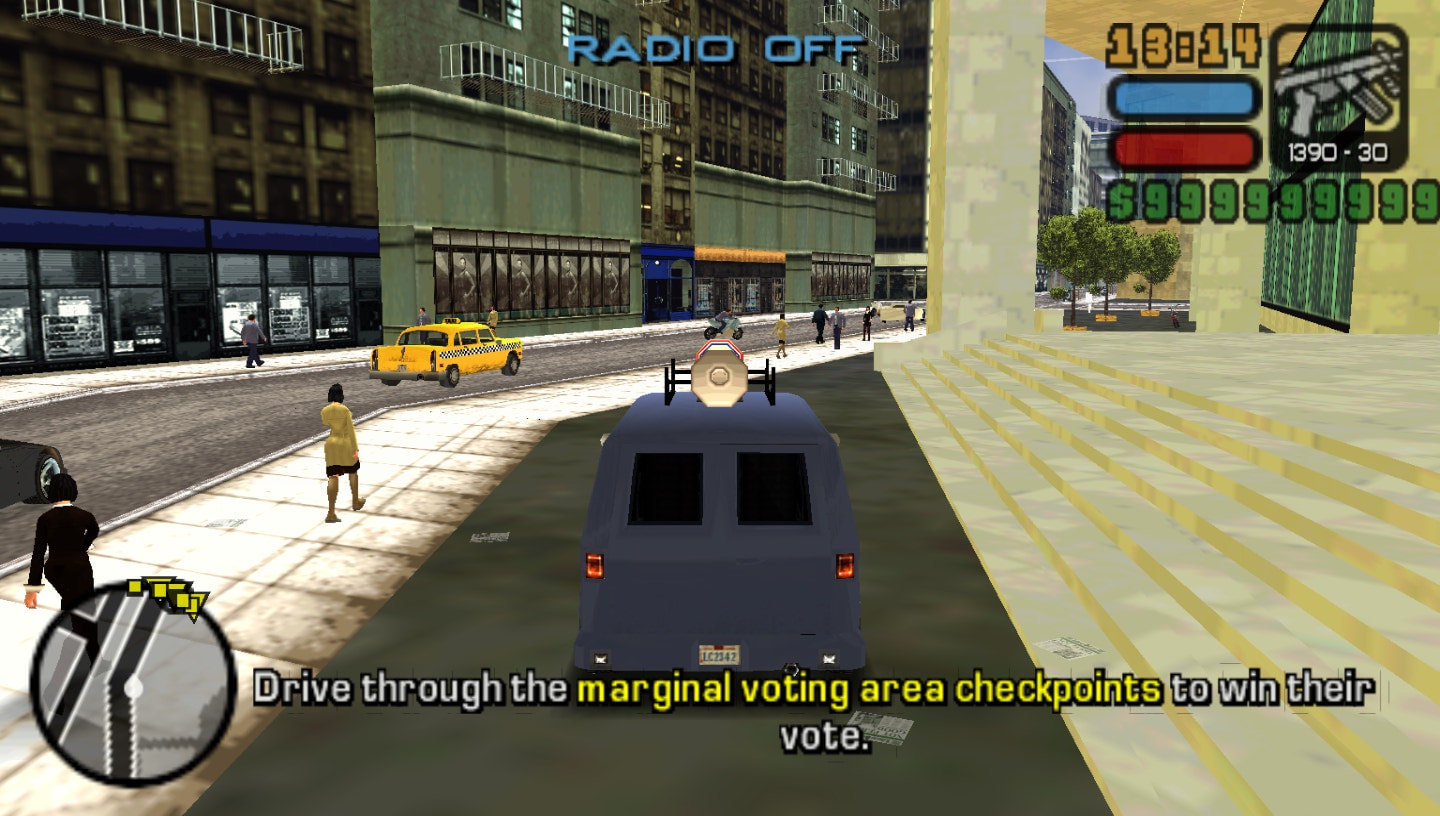Click the yellow checkpoint markers above the minimap
This screenshot has height=816, width=1440.
(165, 595)
